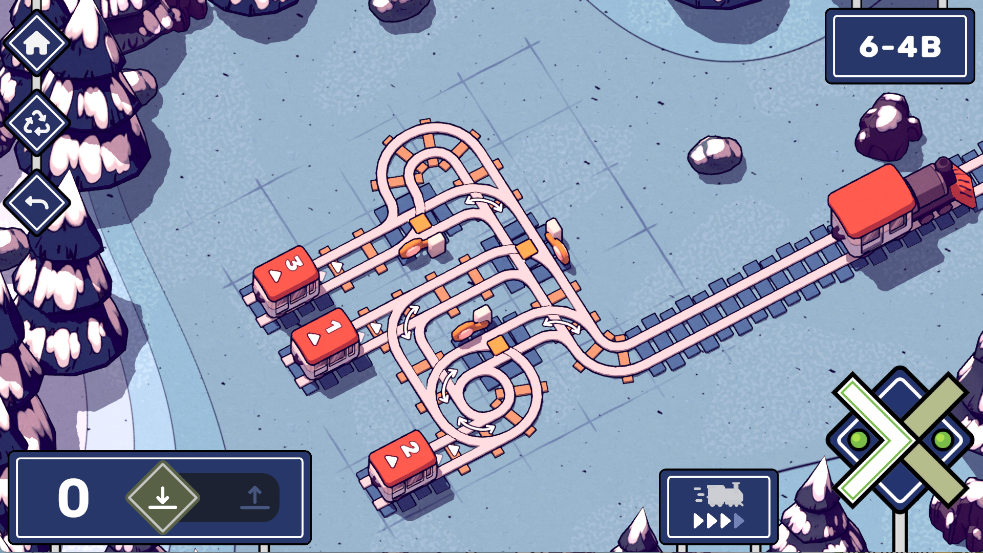Start the trains with the crossing signal
The image size is (983, 553).
point(899,439)
